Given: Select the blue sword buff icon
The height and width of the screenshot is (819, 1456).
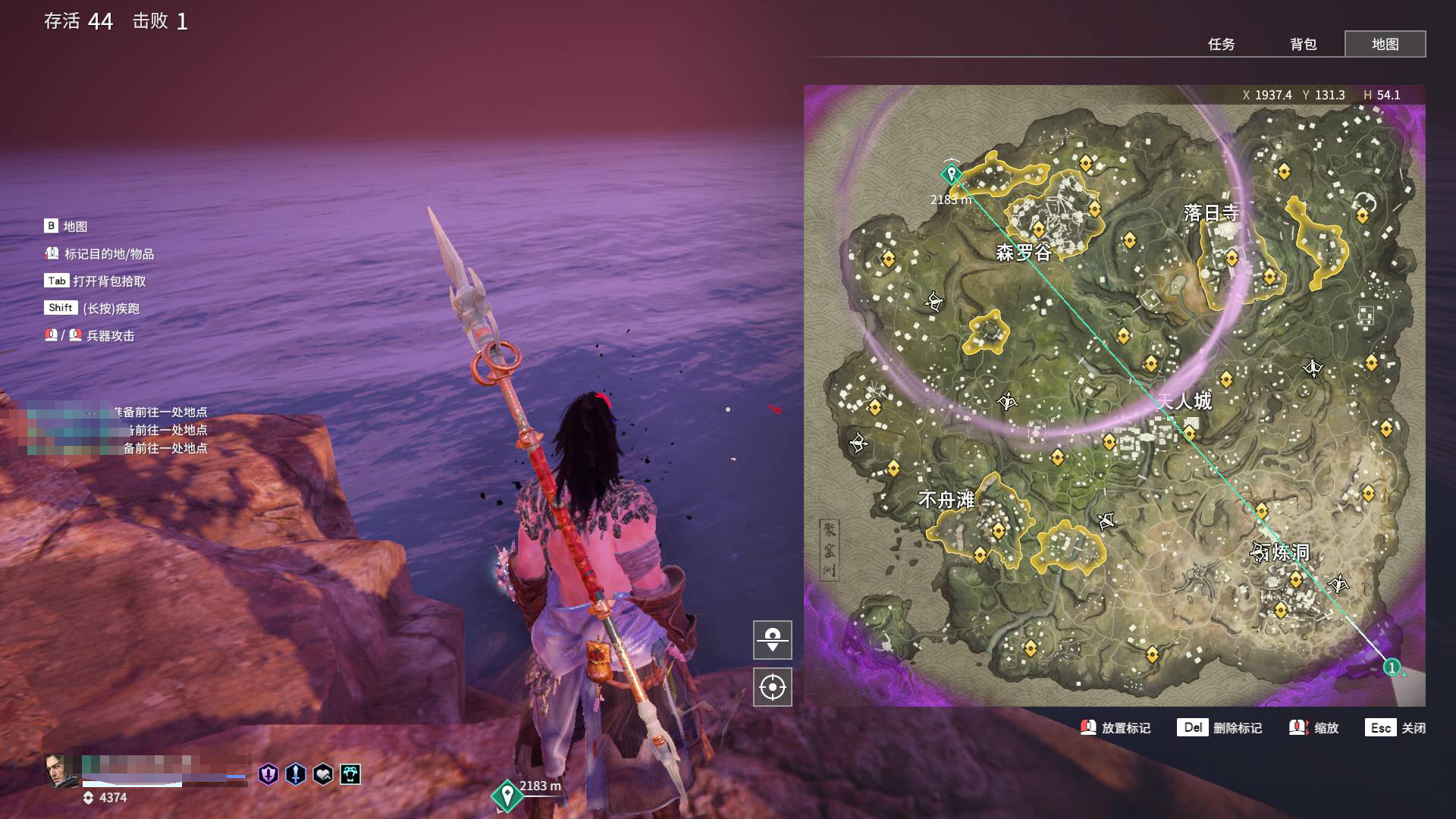Looking at the screenshot, I should coord(296,774).
